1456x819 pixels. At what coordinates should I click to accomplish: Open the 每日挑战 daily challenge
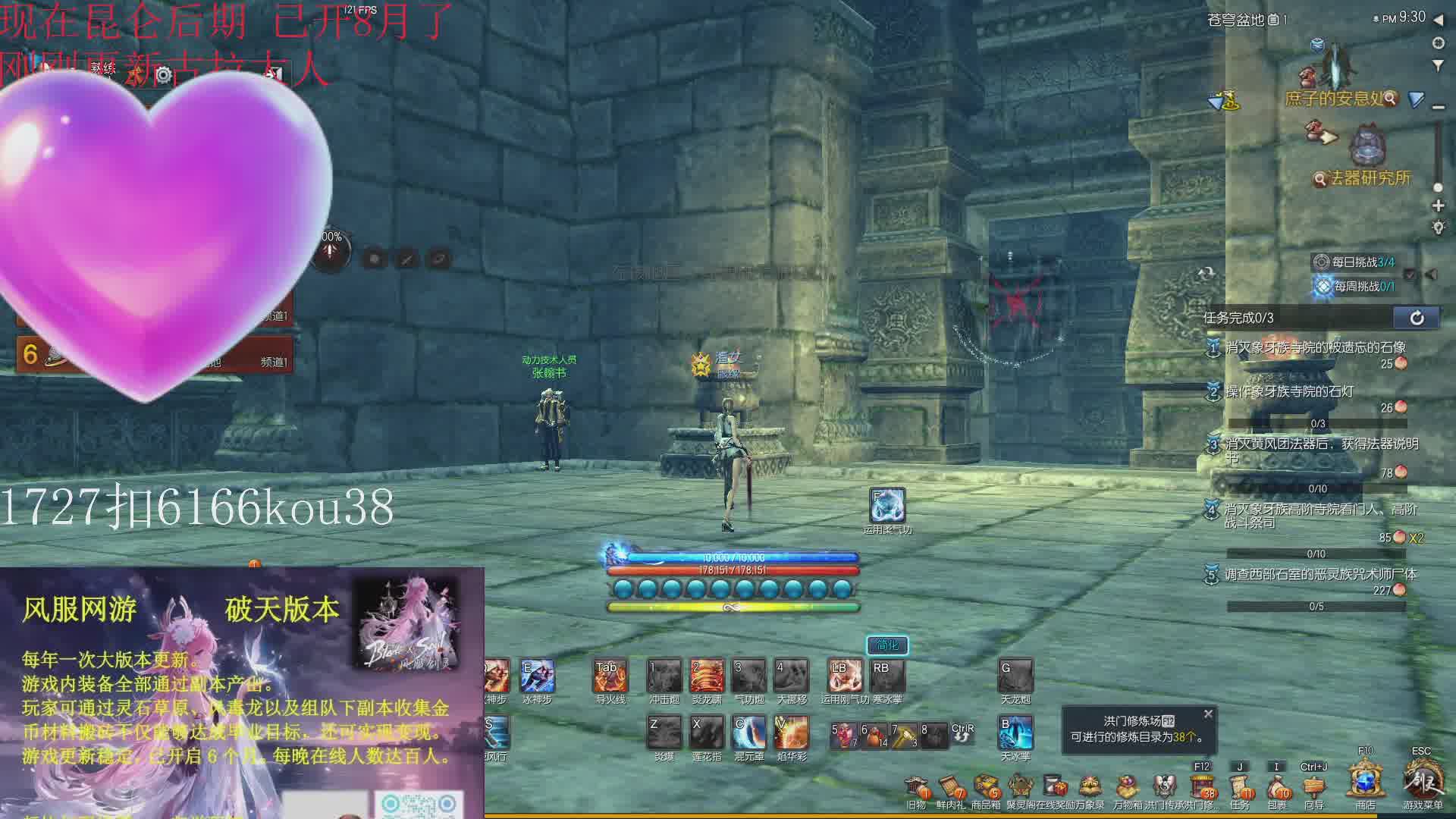pos(1356,262)
